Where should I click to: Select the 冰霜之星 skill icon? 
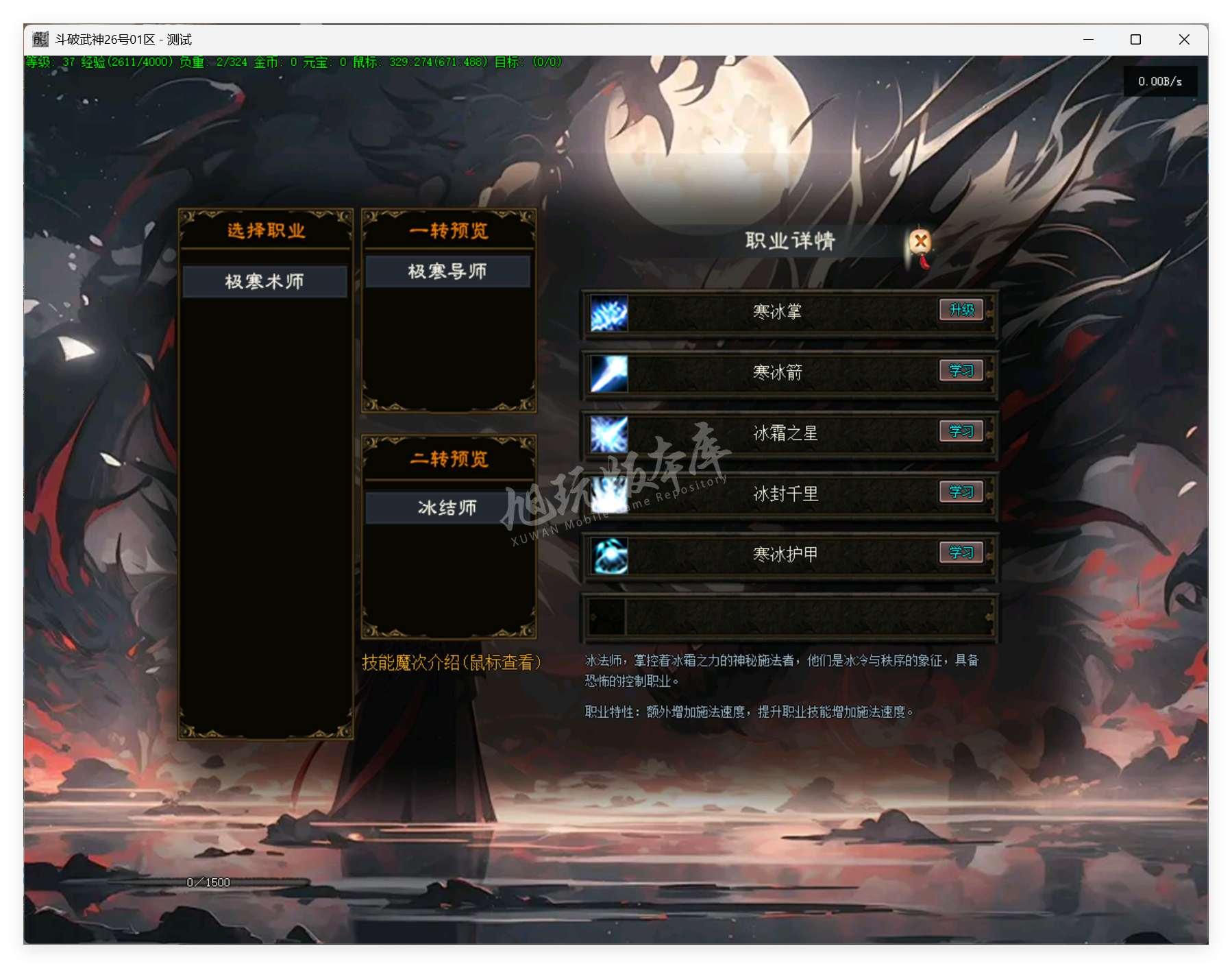[608, 433]
